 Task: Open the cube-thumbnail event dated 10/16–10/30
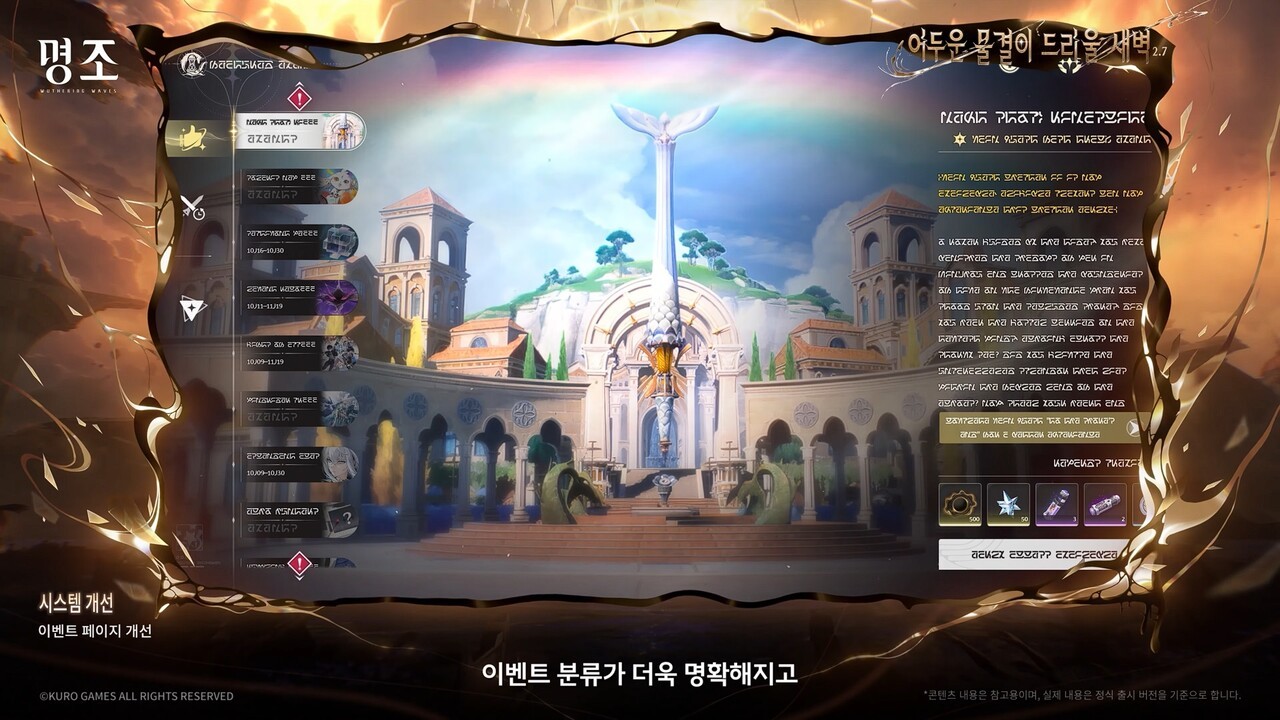pyautogui.click(x=299, y=242)
